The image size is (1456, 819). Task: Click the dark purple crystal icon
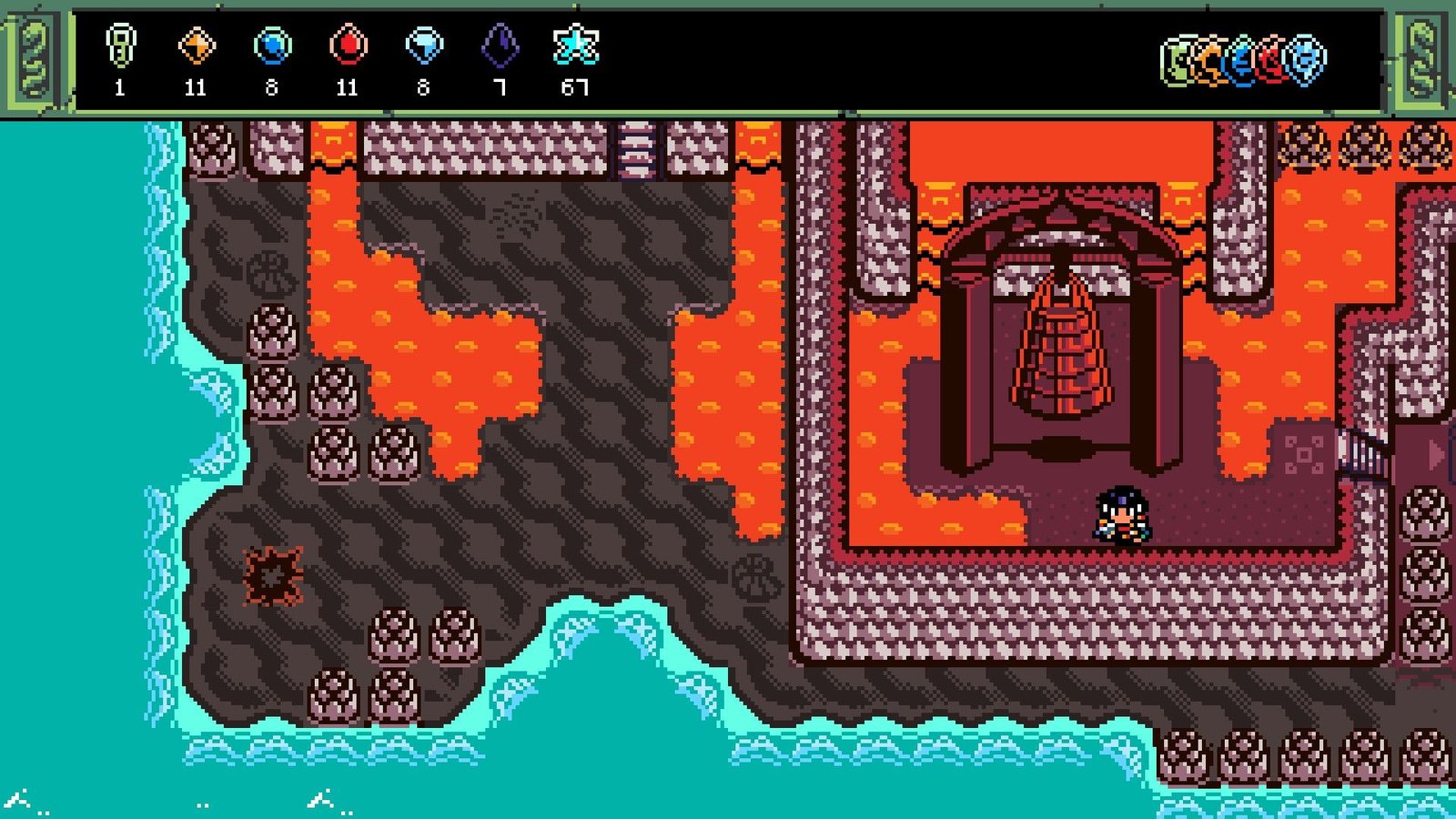coord(500,45)
